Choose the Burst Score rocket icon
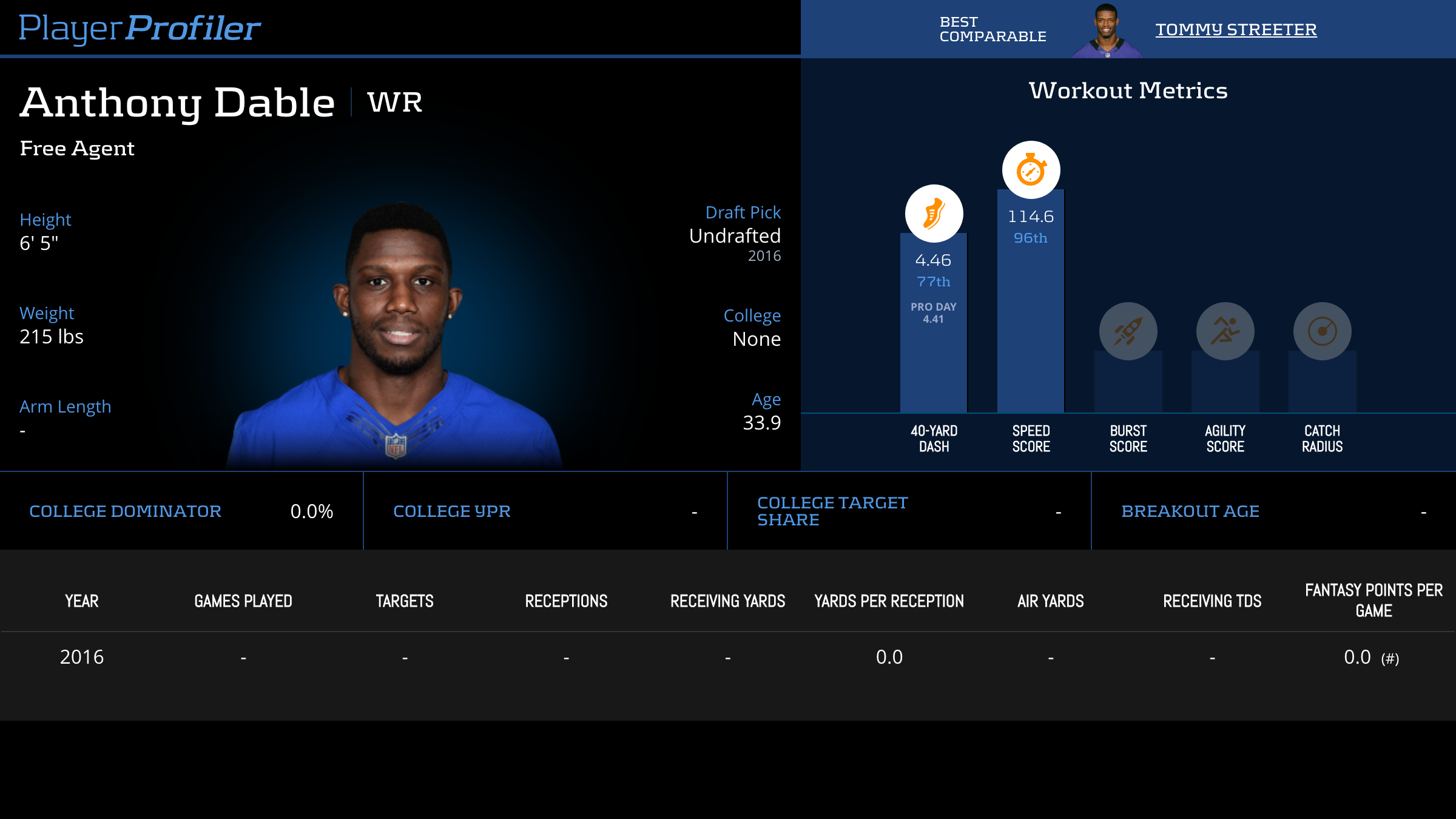This screenshot has height=819, width=1456. point(1128,331)
